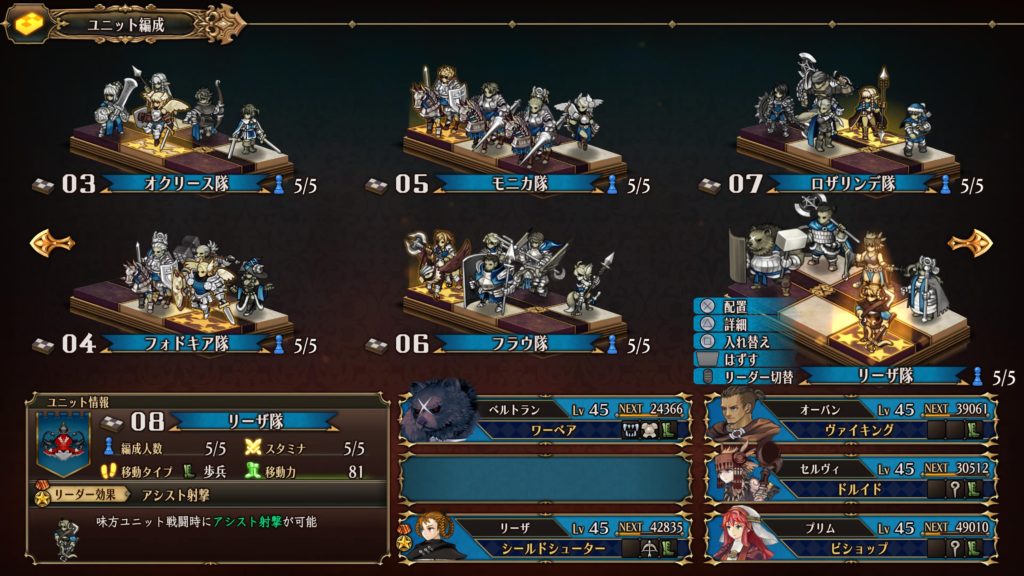1024x576 pixels.
Task: Select ベルトラン the ワーベア member row
Action: 545,420
